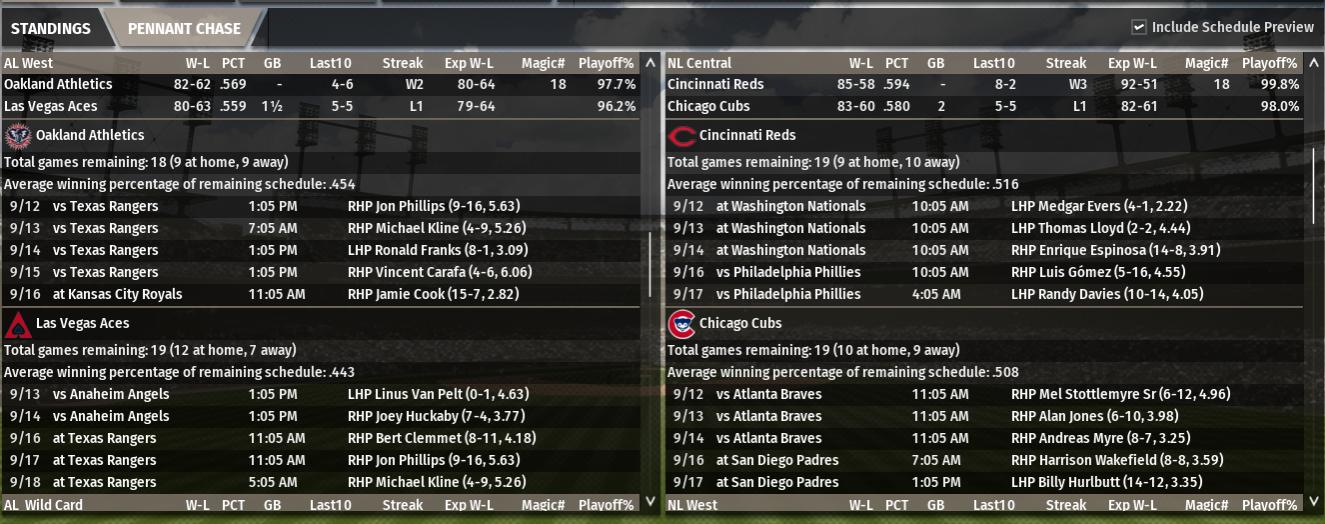The height and width of the screenshot is (524, 1325).
Task: Choose the 9/16 Philadelphia Phillies game
Action: 788,272
